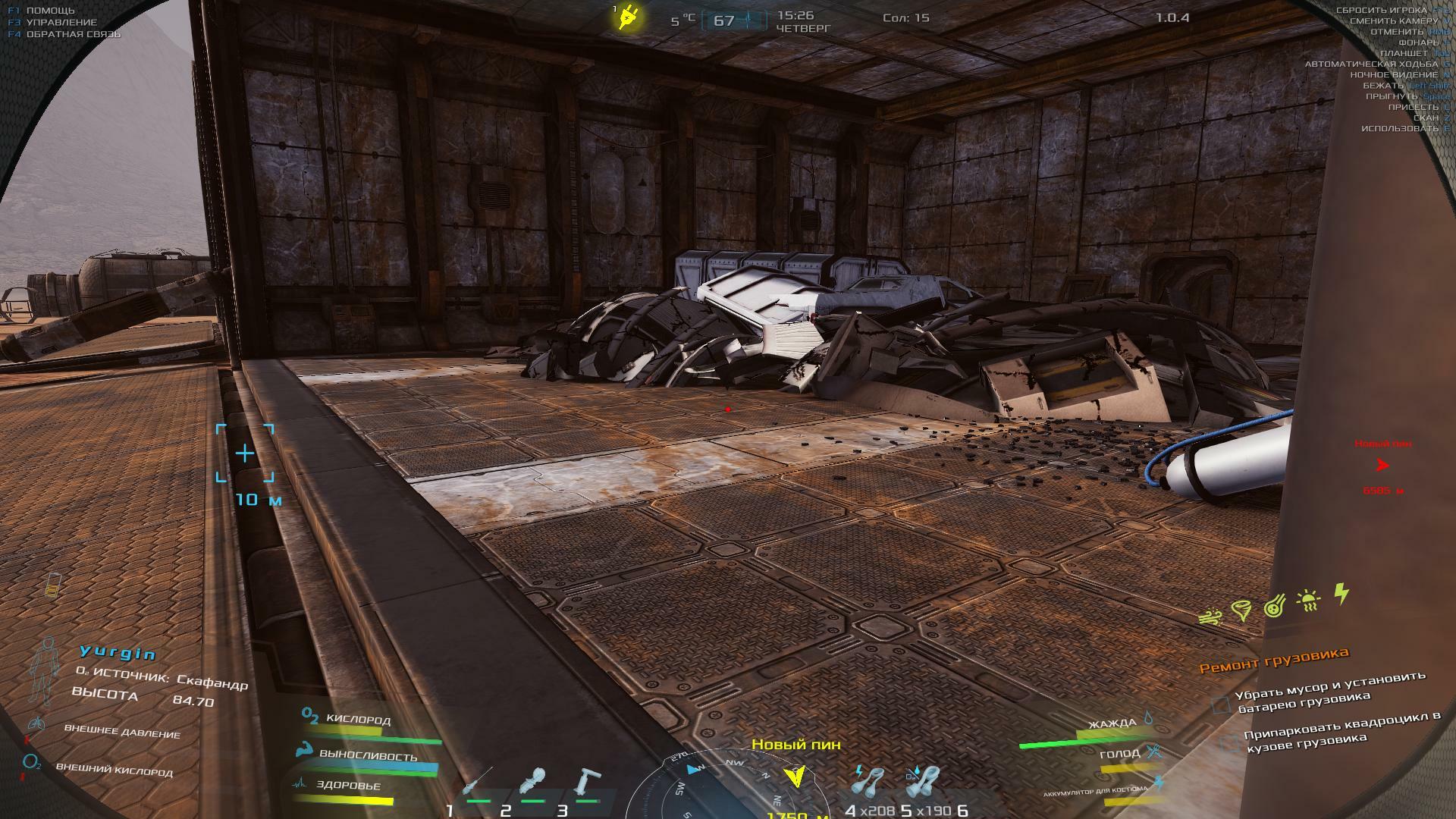Click the green lightning bolt status icon

pyautogui.click(x=1341, y=594)
